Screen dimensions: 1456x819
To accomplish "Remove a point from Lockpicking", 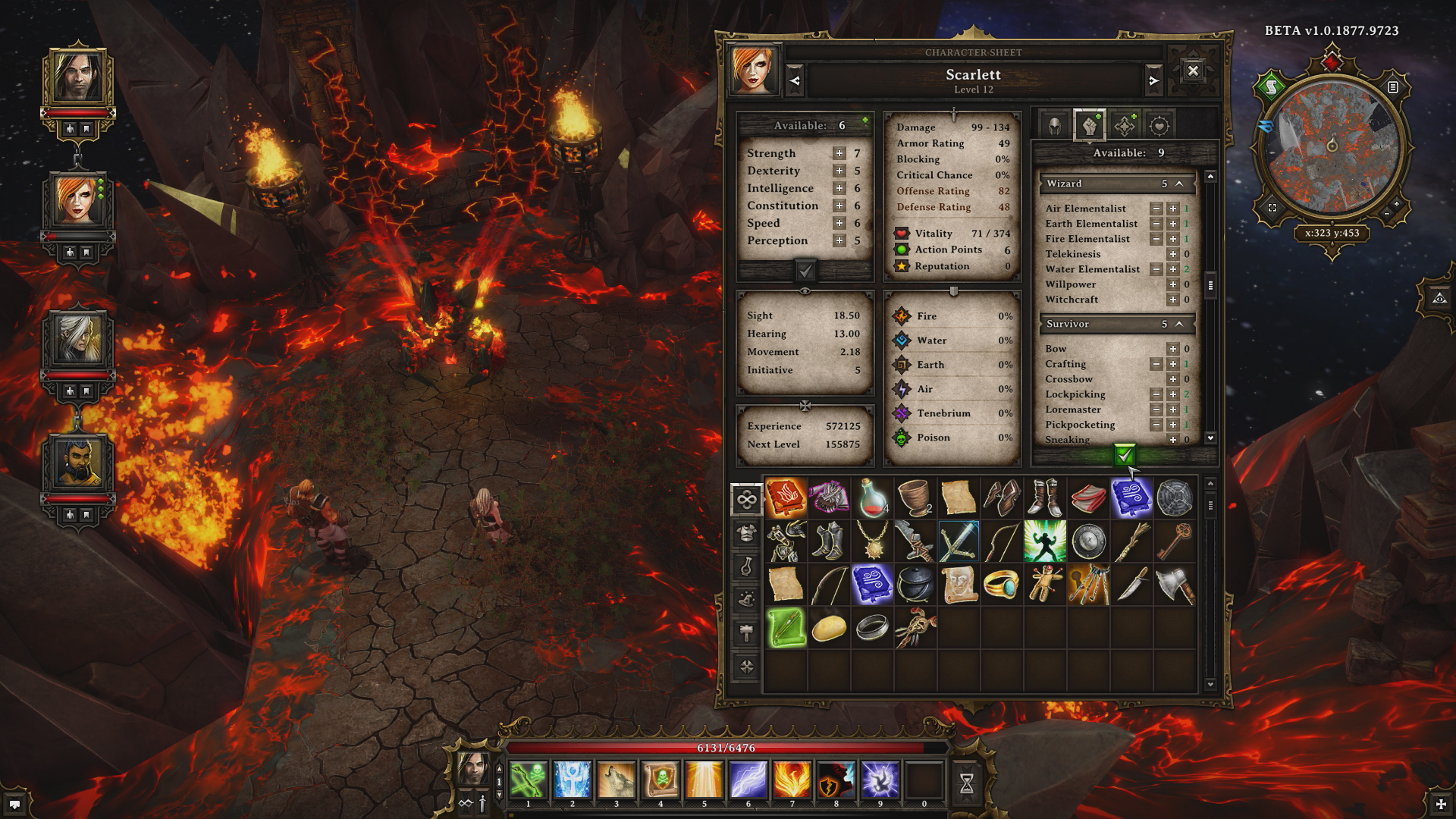I will [x=1156, y=394].
